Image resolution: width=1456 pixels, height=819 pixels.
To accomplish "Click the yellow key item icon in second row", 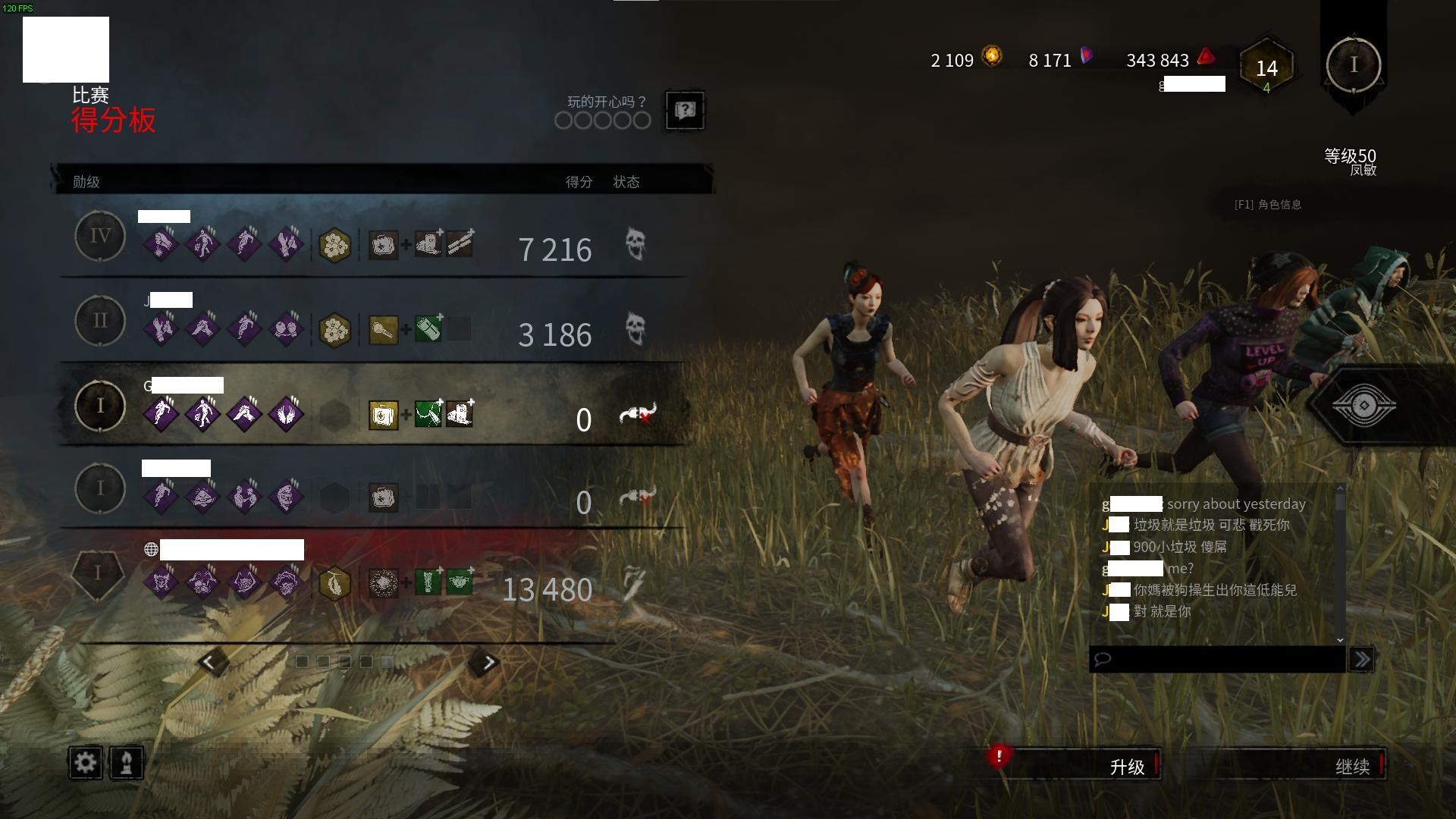I will (x=383, y=329).
